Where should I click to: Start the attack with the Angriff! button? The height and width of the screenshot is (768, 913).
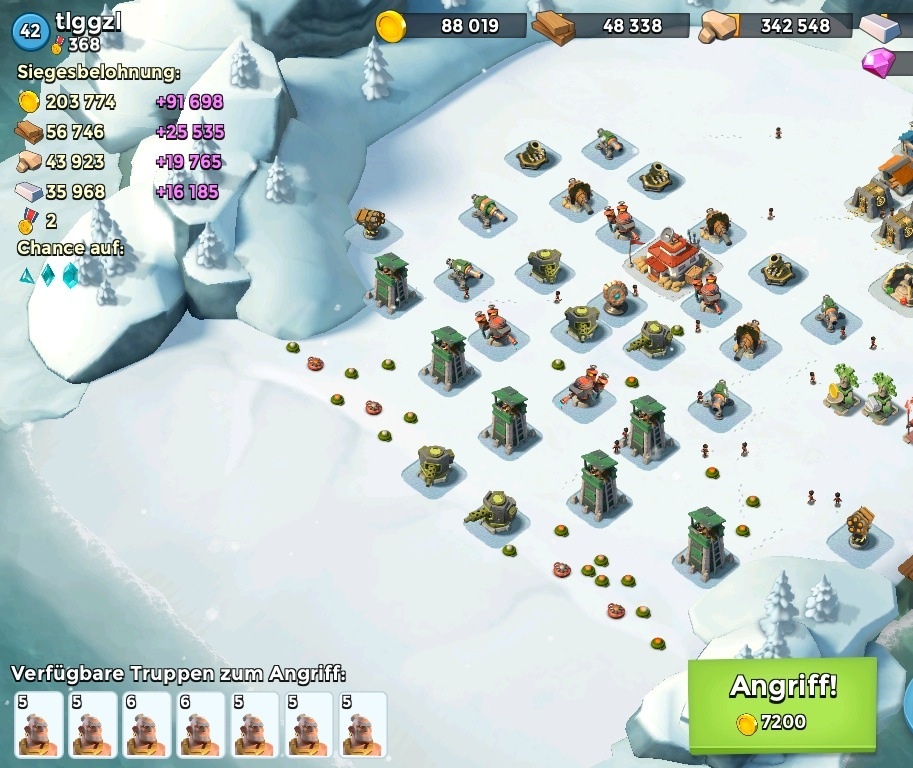click(x=782, y=702)
